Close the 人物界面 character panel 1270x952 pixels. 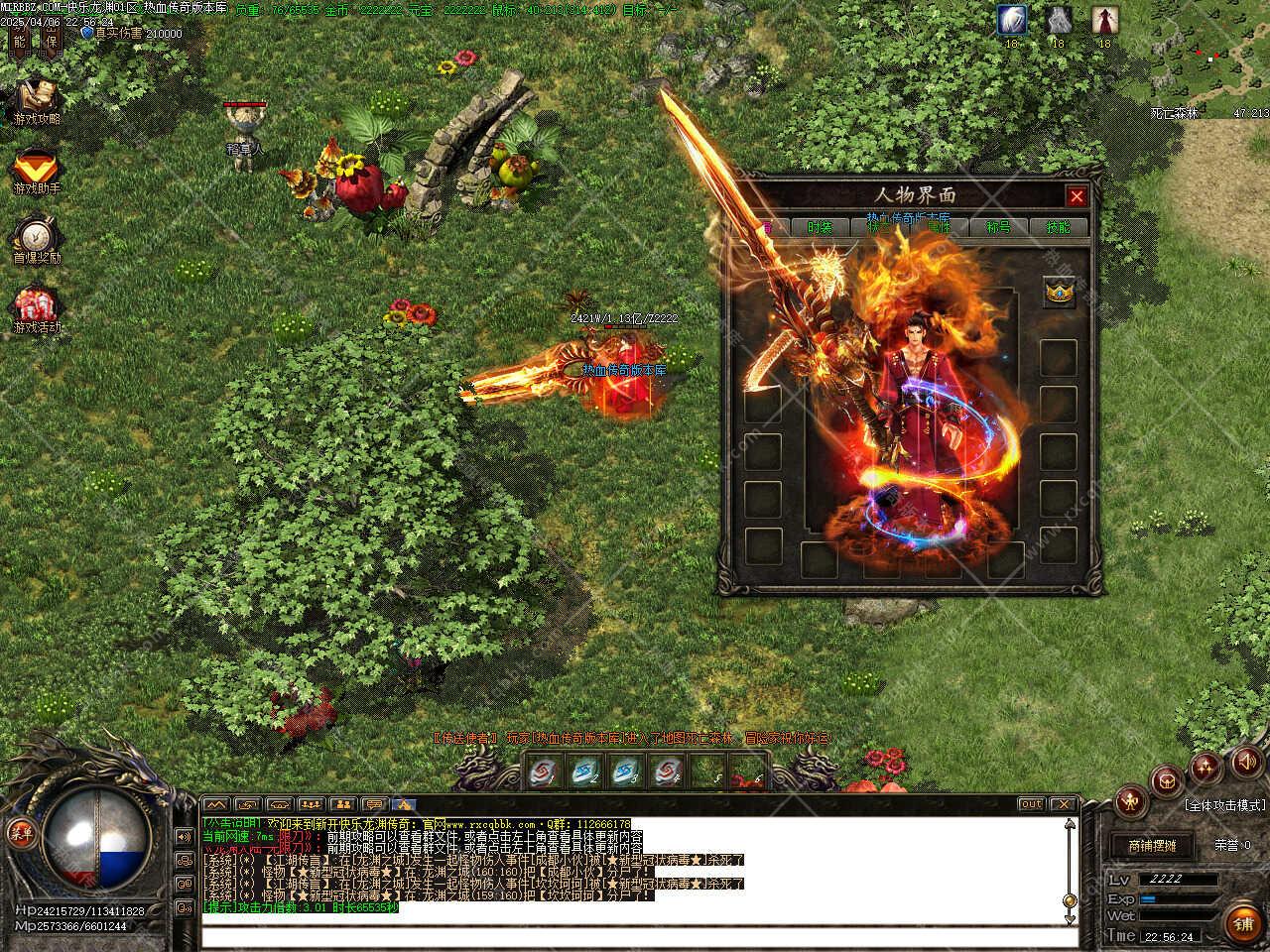[1076, 196]
